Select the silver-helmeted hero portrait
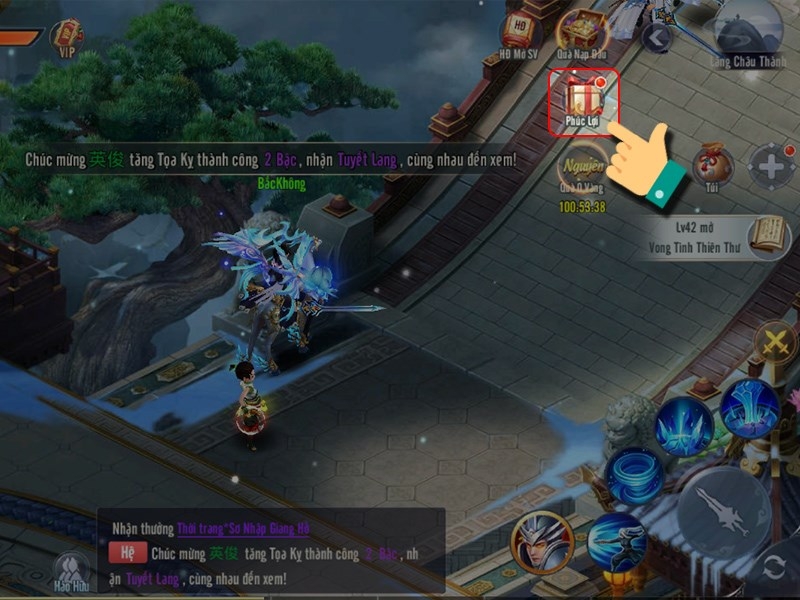 pyautogui.click(x=542, y=542)
